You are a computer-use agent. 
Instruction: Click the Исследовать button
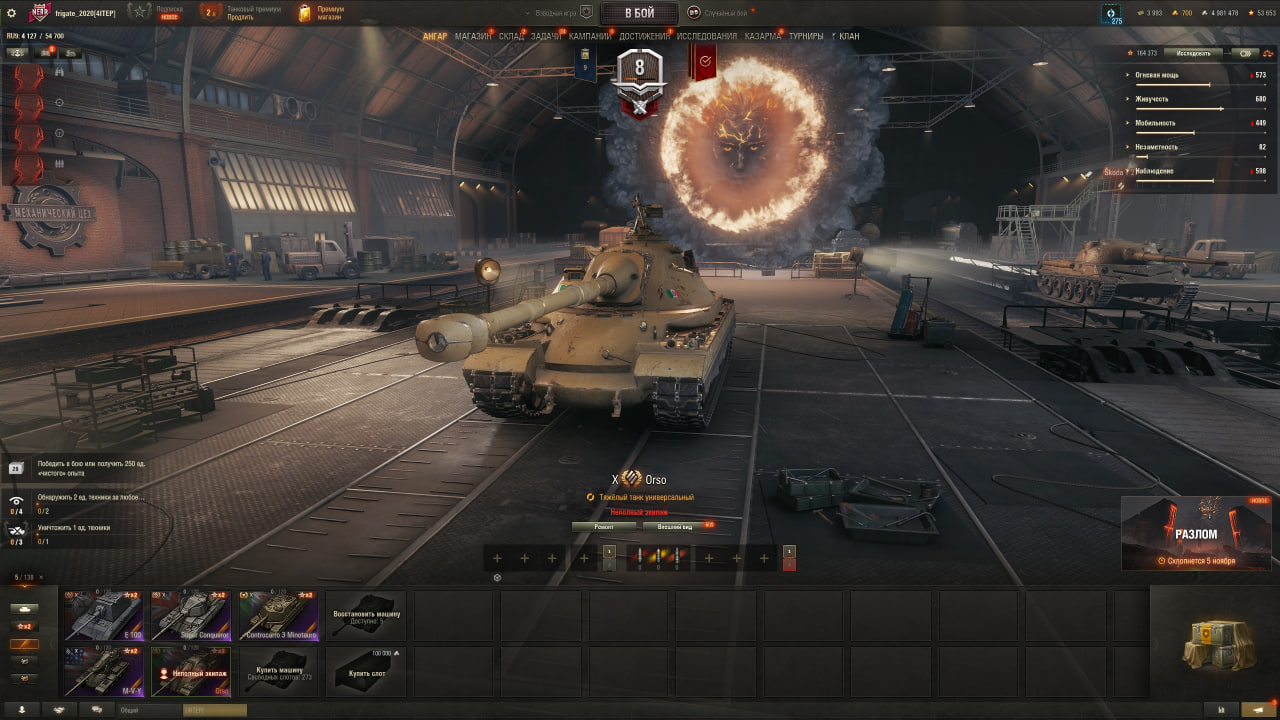pos(1193,53)
